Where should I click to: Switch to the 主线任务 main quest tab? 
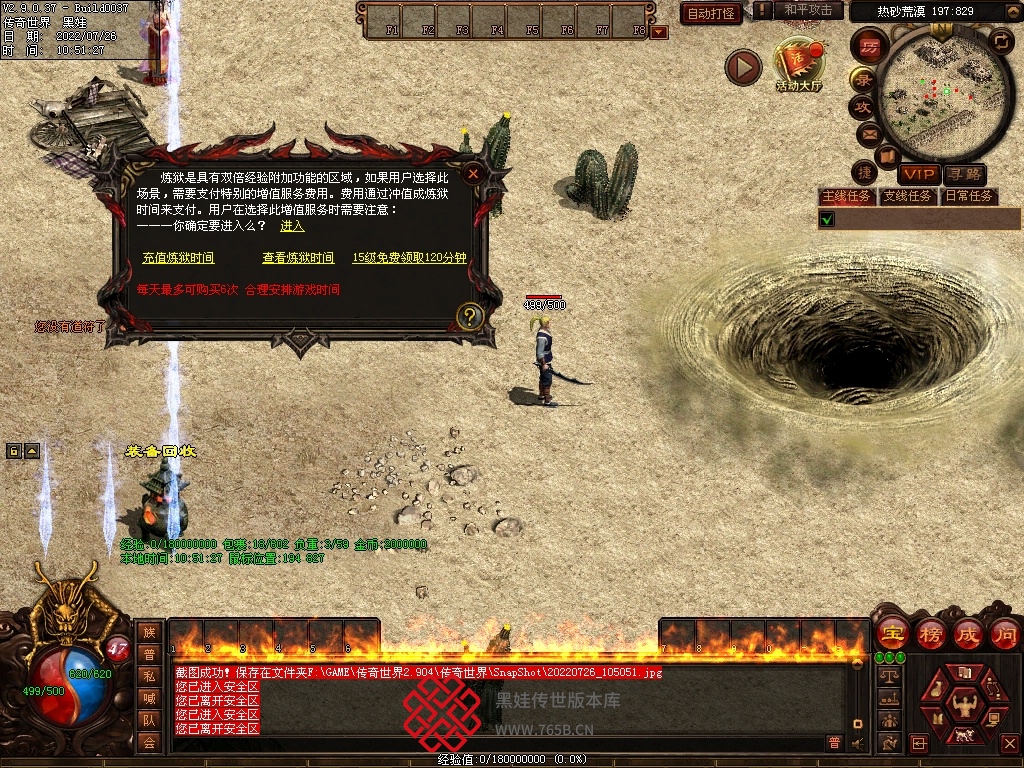pos(846,197)
